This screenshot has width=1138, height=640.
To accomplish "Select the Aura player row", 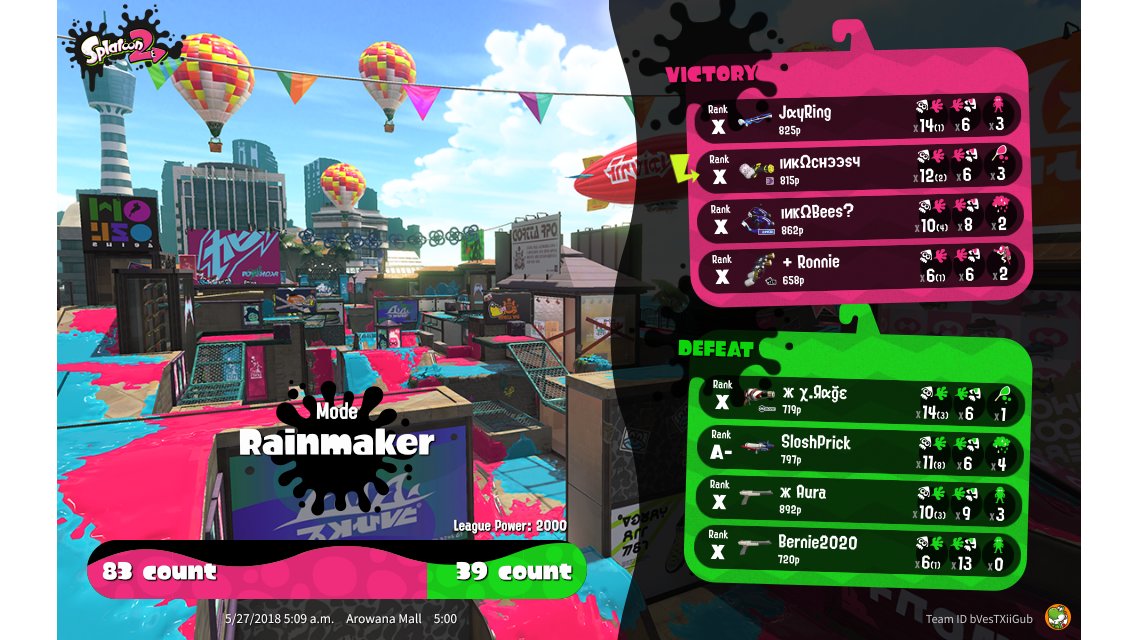I will pos(860,498).
